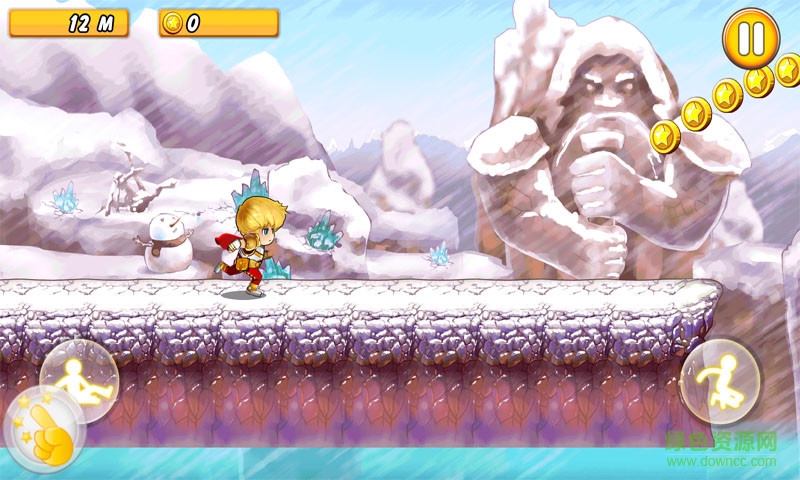Activate the pointing hand skill bubble
The image size is (800, 480).
pos(44,432)
